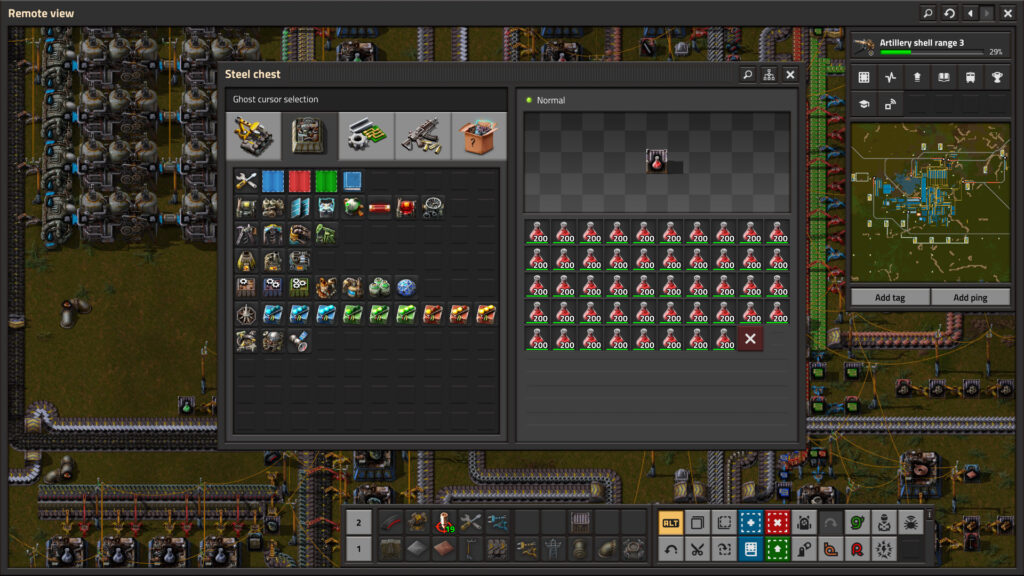This screenshot has height=576, width=1024.
Task: Select the red deconstruction planner shortcut
Action: 777,522
